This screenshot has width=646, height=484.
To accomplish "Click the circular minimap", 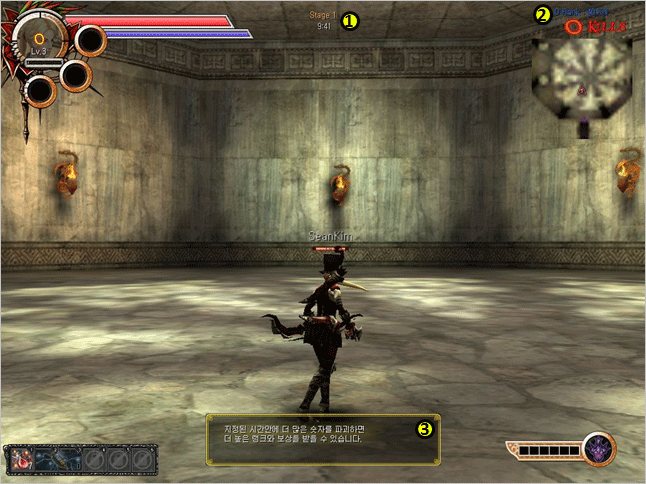I will pyautogui.click(x=581, y=73).
